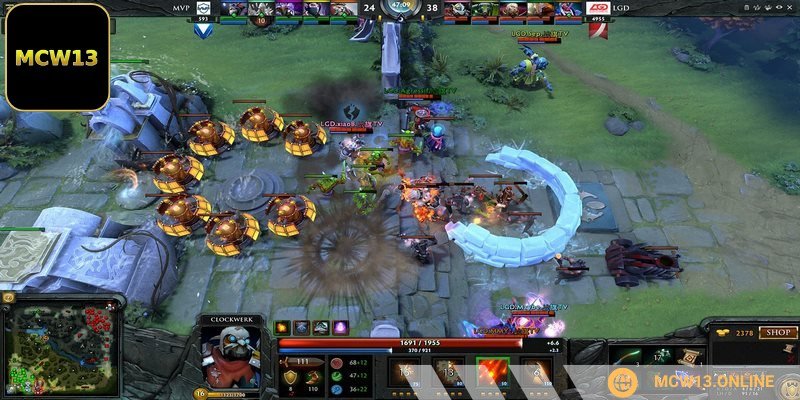Select the first MVP hero portrait in top bar
800x400 pixels.
click(234, 10)
